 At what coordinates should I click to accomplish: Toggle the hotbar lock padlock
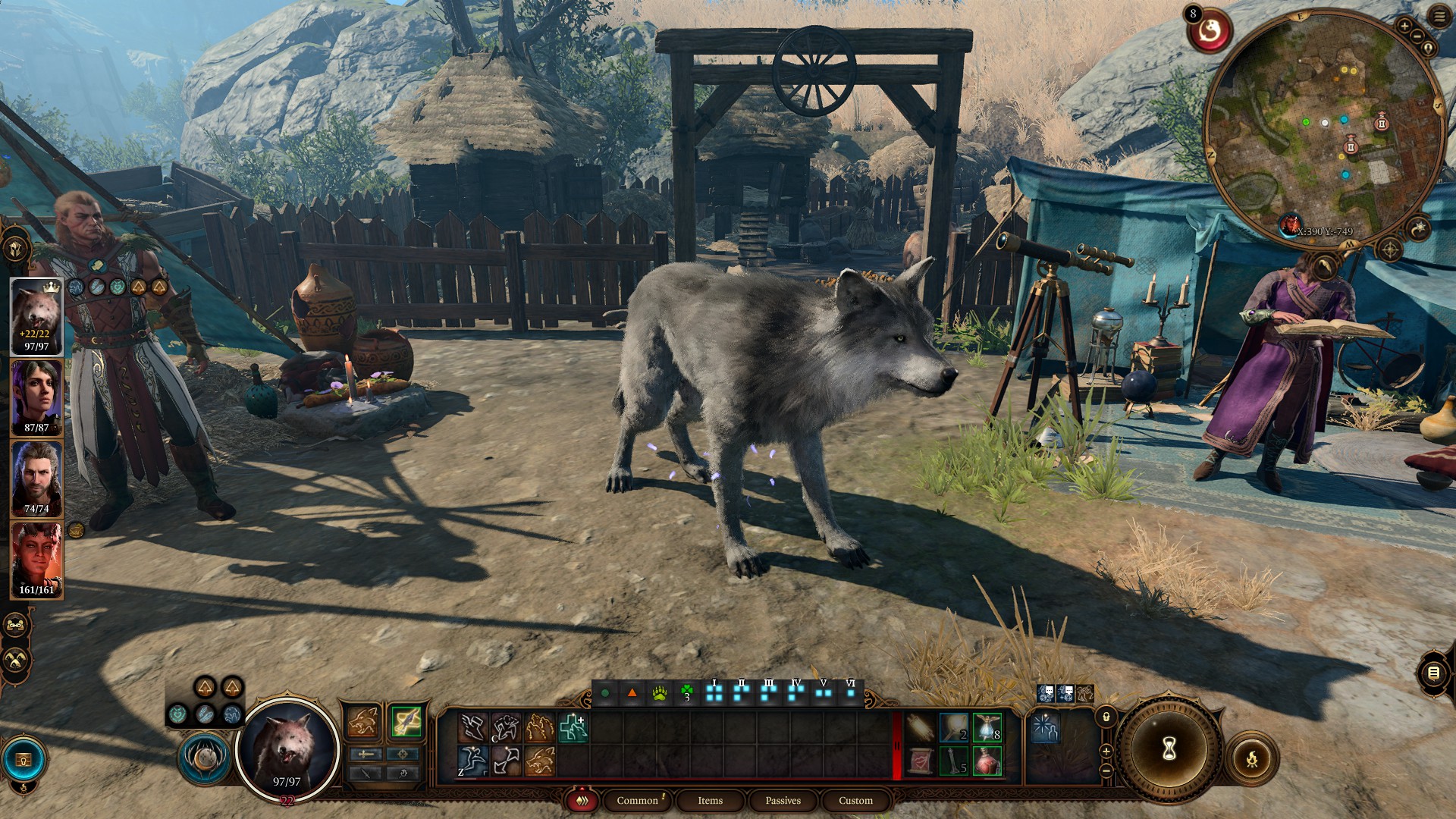pos(1106,717)
